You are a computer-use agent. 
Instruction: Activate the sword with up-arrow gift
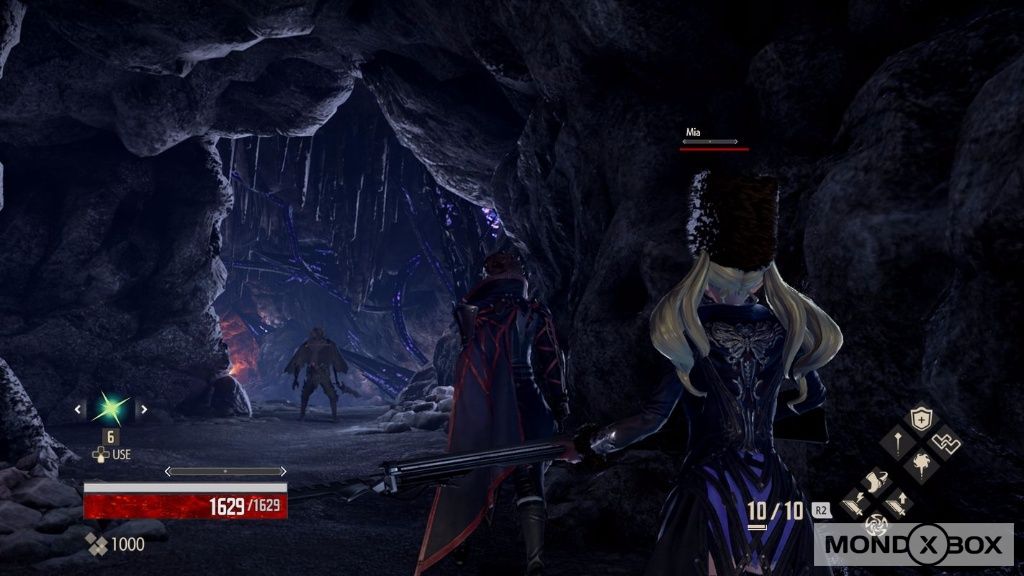tap(899, 503)
